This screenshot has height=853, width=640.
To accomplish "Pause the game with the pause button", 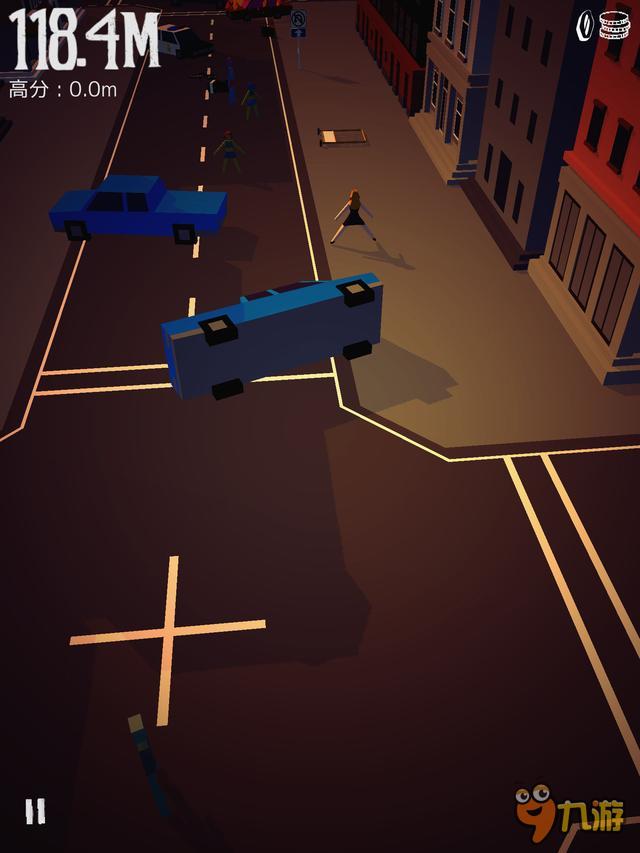I will pos(35,811).
